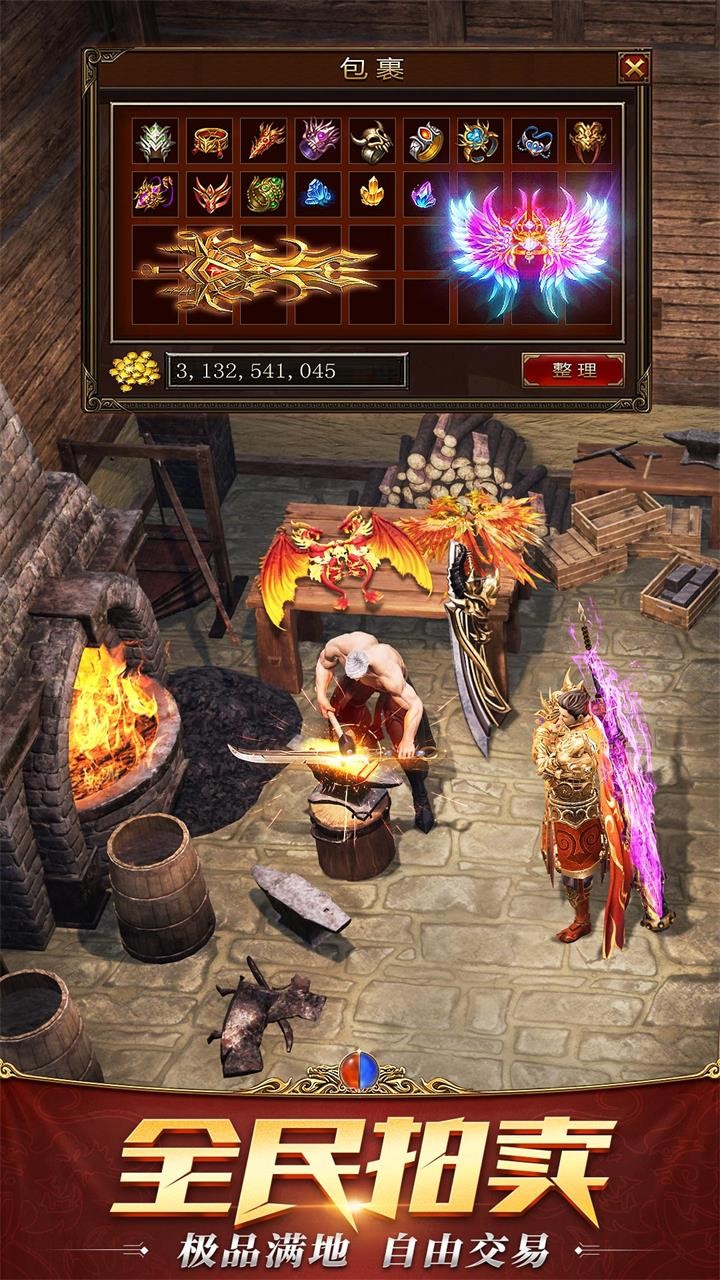The height and width of the screenshot is (1280, 720).
Task: Select the flaming red blade item
Action: coord(264,140)
